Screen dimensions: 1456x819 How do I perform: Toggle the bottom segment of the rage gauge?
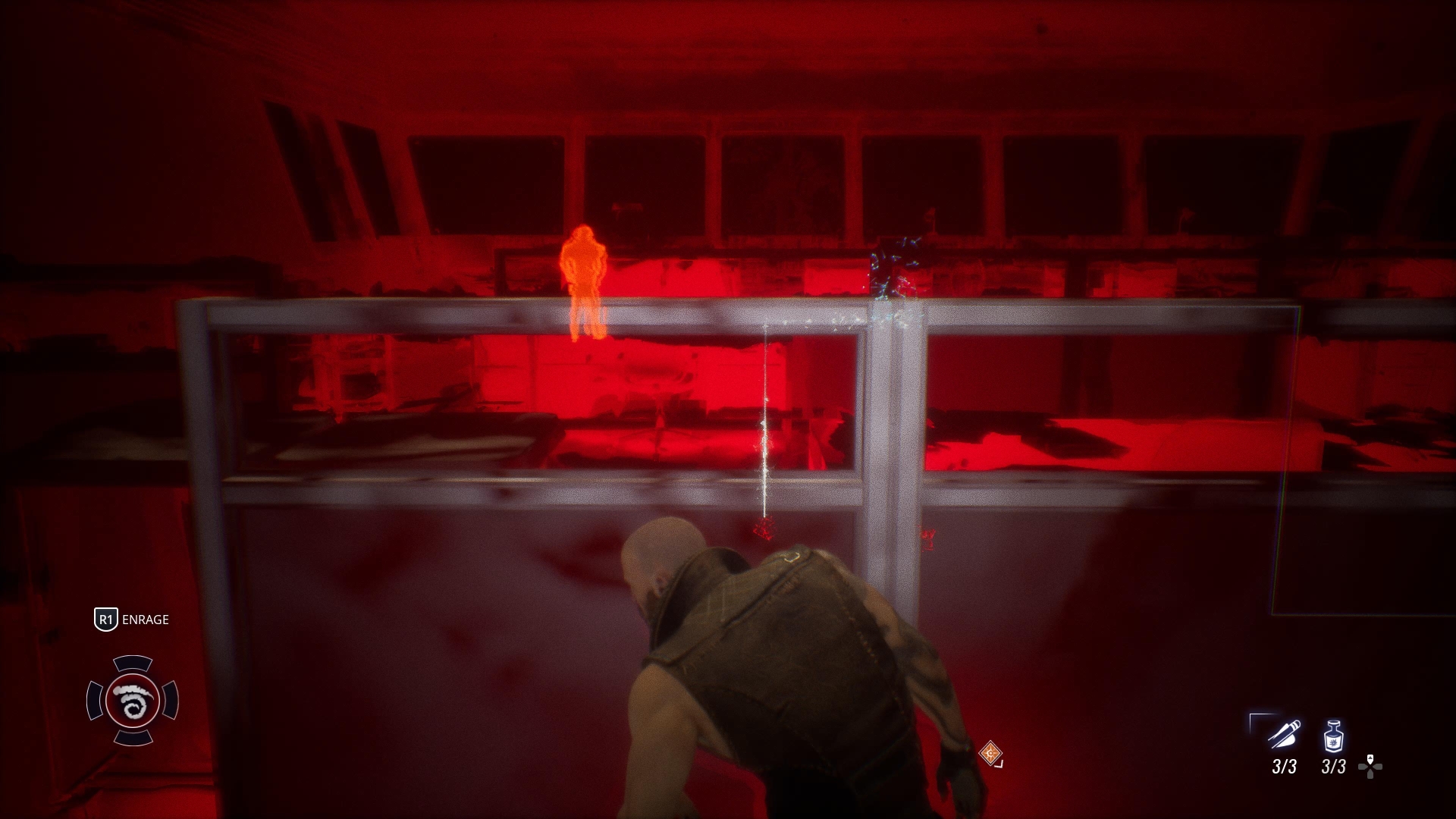[x=133, y=738]
